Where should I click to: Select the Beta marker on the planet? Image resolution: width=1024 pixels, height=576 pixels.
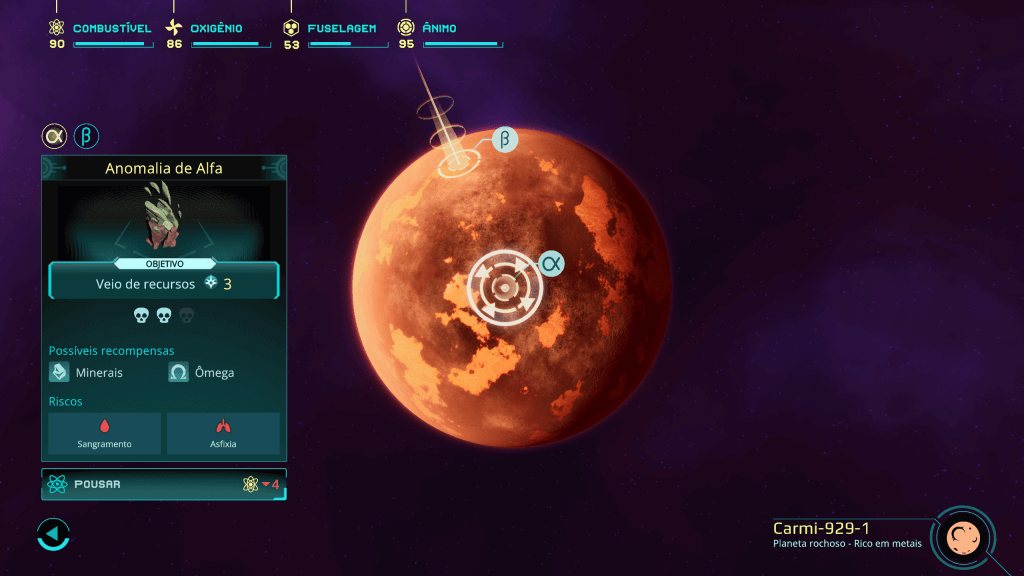point(505,140)
